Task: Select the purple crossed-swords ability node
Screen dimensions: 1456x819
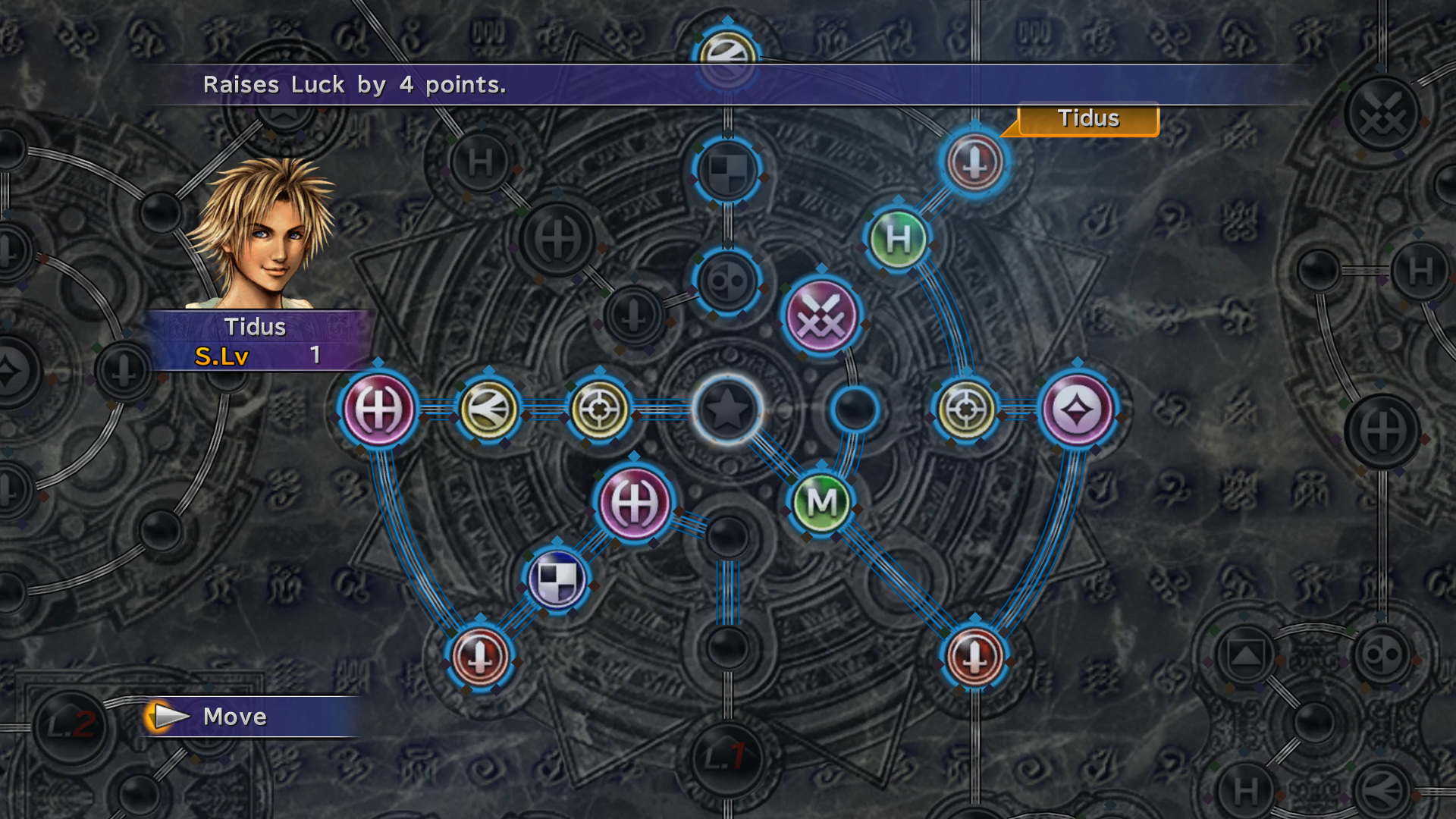Action: click(821, 316)
